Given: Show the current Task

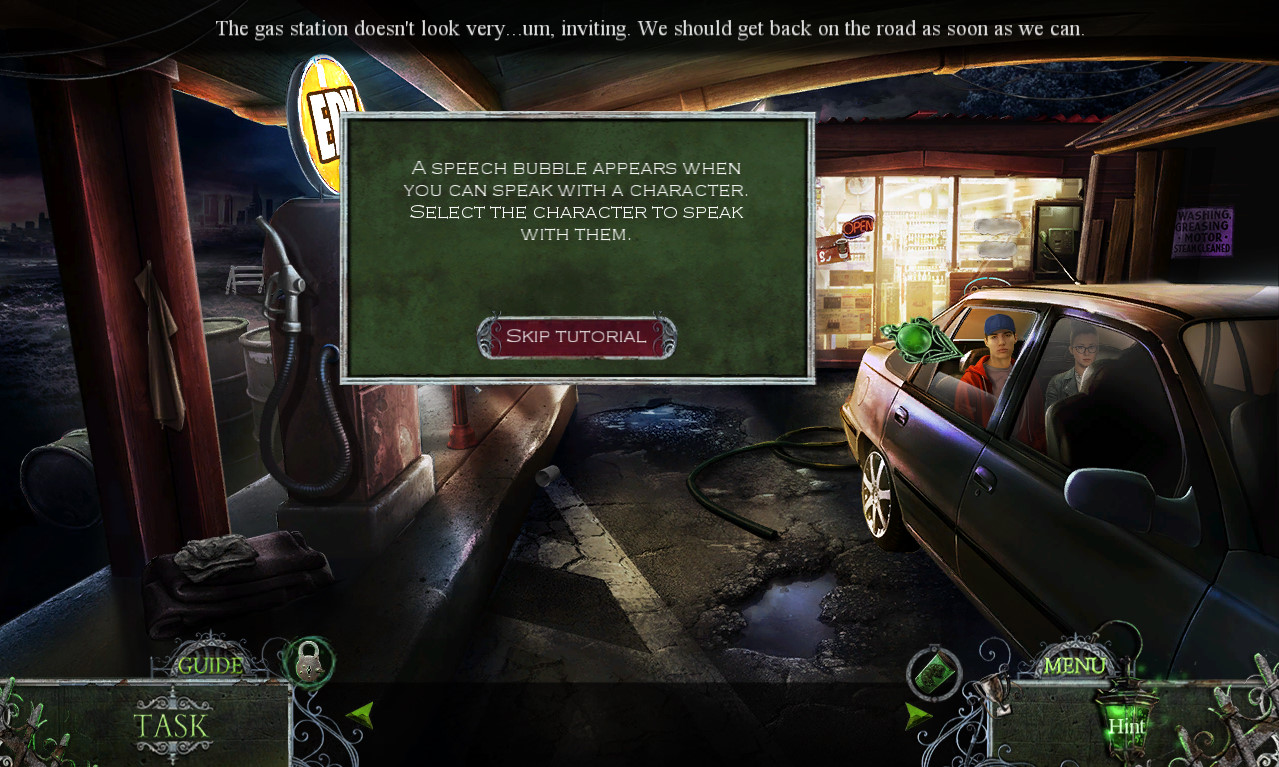Looking at the screenshot, I should 171,726.
